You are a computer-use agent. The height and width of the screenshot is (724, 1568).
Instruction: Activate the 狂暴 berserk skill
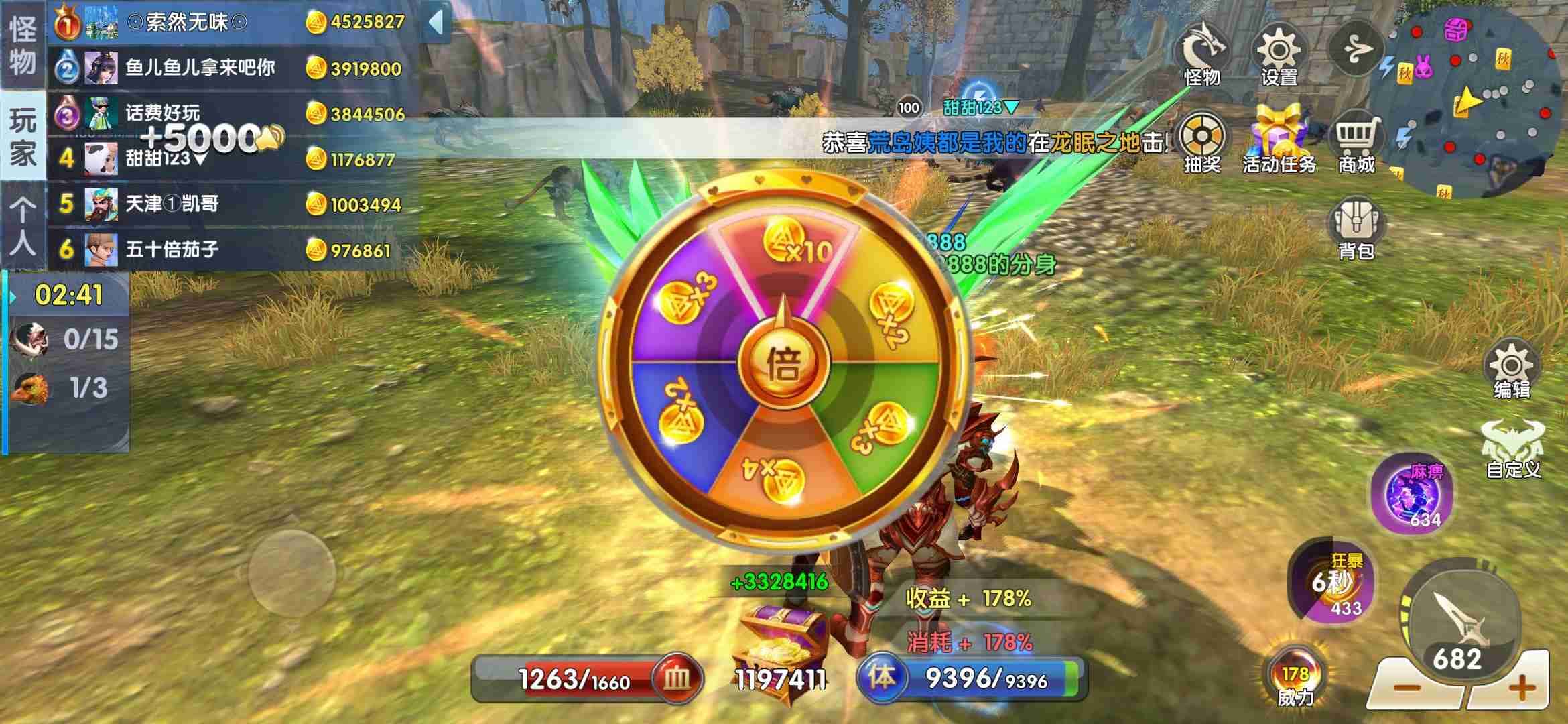[x=1331, y=581]
